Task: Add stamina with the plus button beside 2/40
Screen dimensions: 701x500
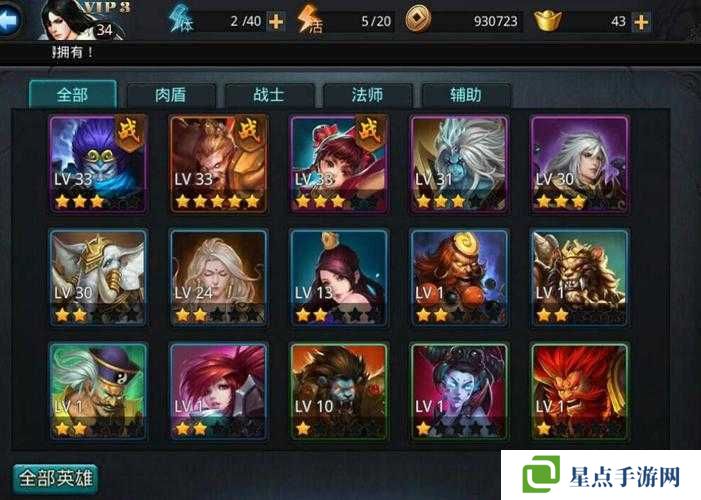Action: point(275,21)
